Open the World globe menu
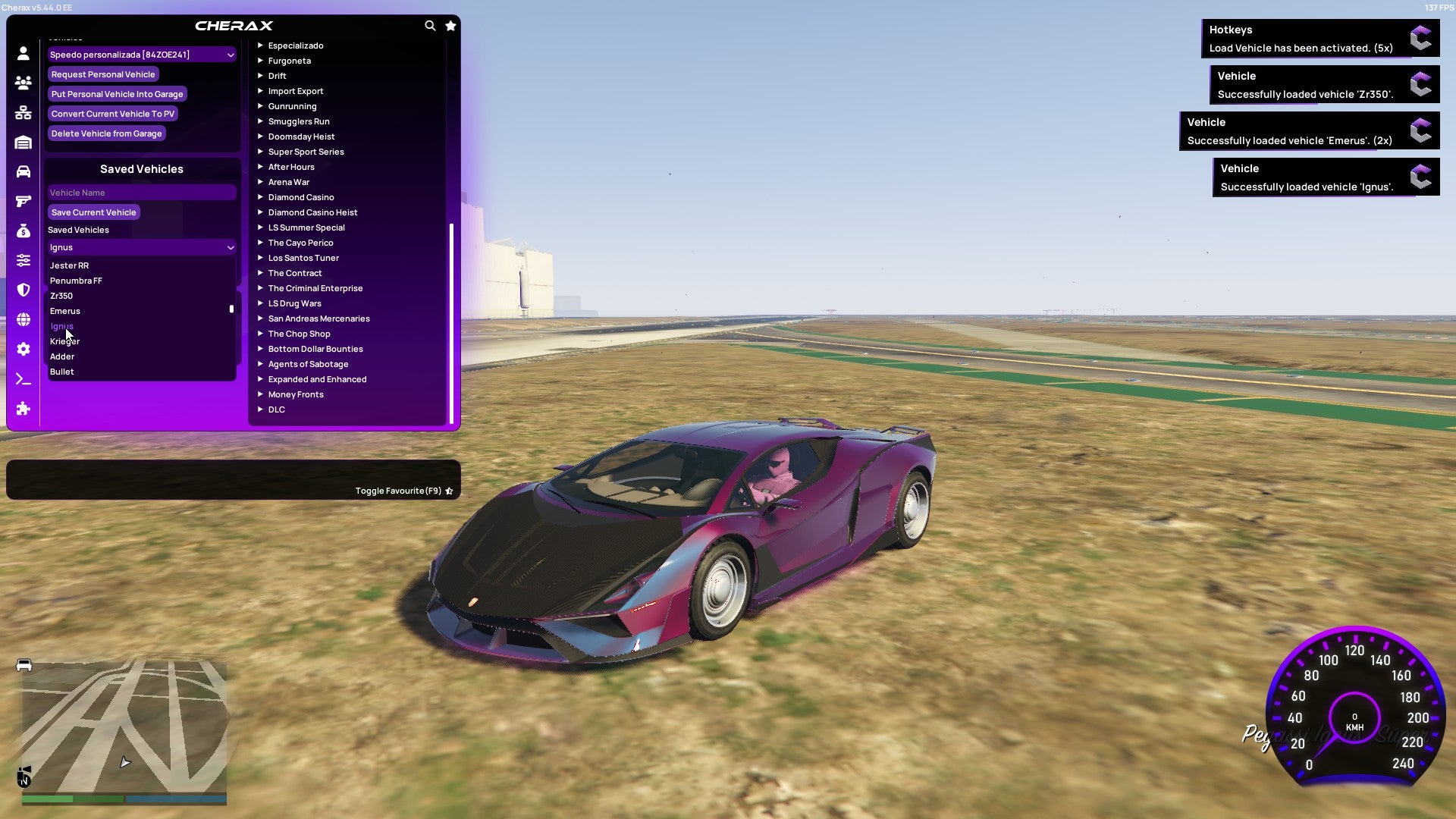Viewport: 1456px width, 819px height. tap(23, 319)
